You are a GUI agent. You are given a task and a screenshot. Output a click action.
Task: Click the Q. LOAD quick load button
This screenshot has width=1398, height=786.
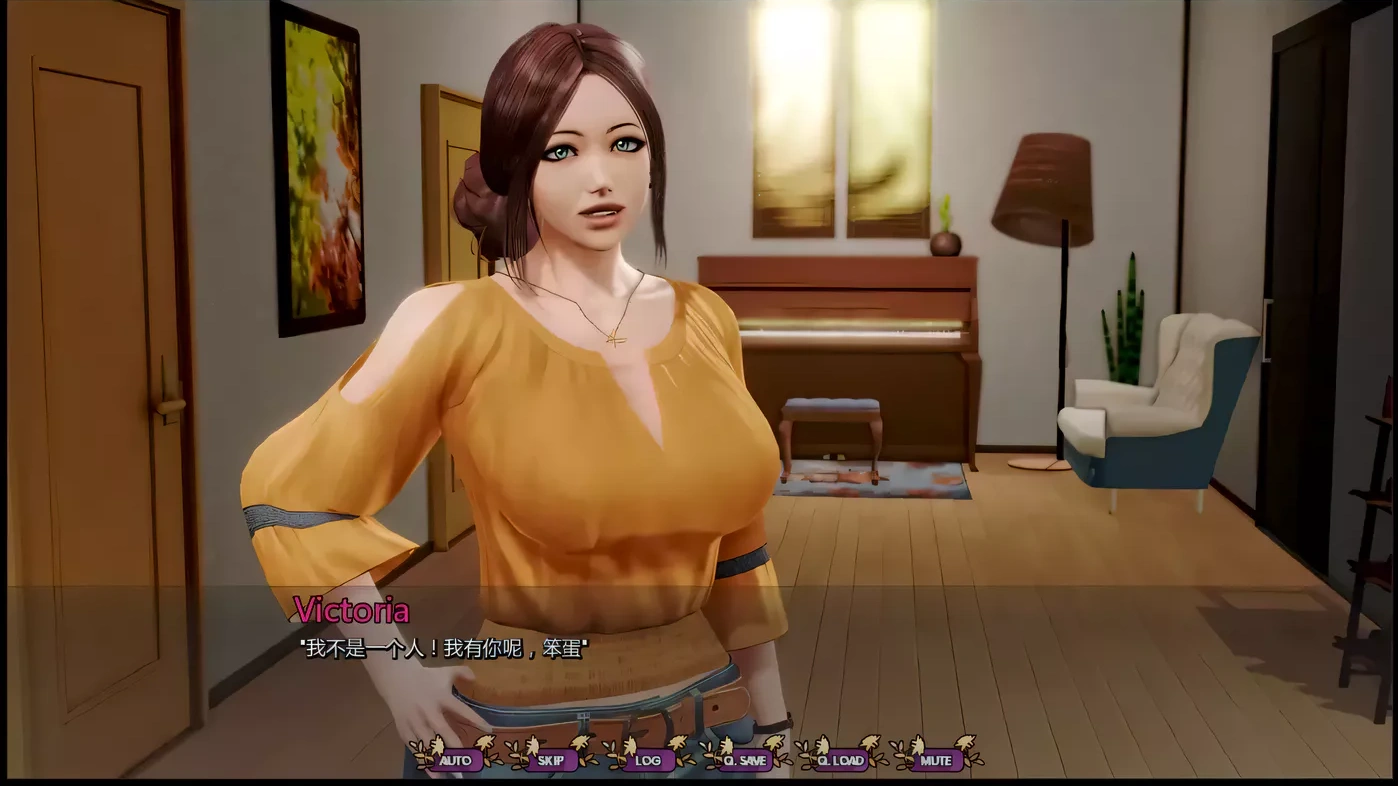[840, 760]
